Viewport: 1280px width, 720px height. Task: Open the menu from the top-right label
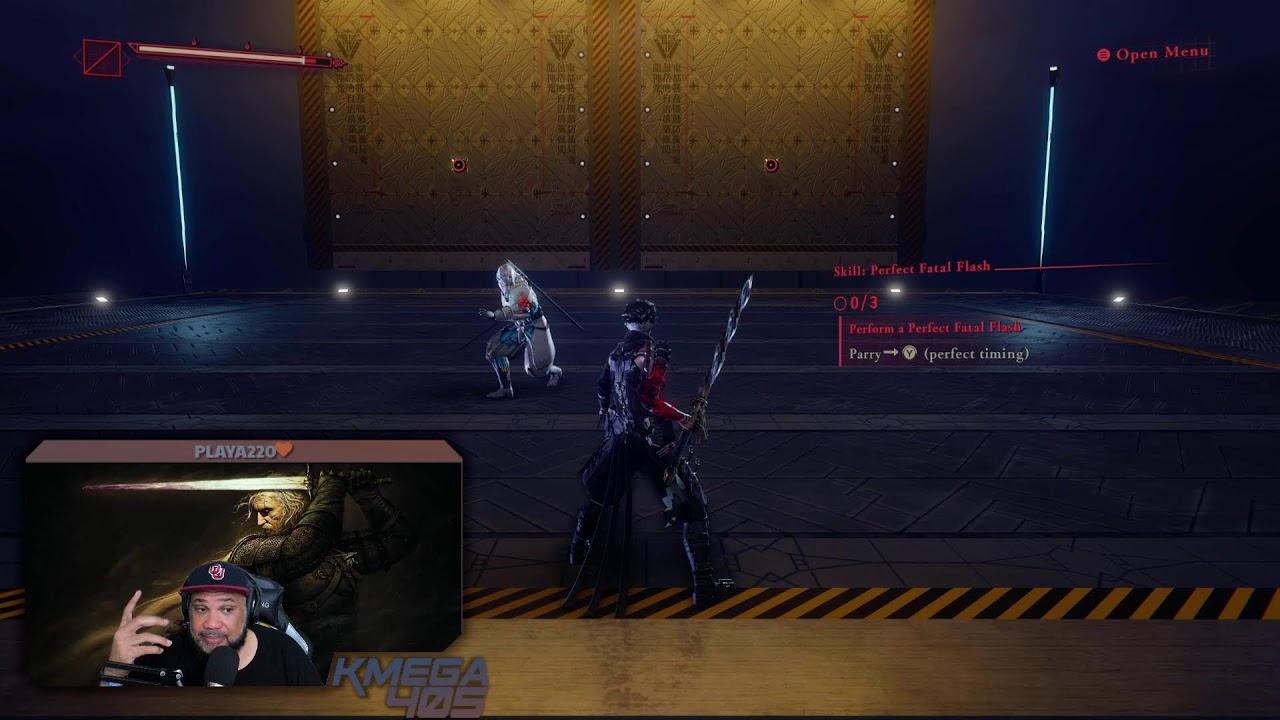pos(1153,53)
